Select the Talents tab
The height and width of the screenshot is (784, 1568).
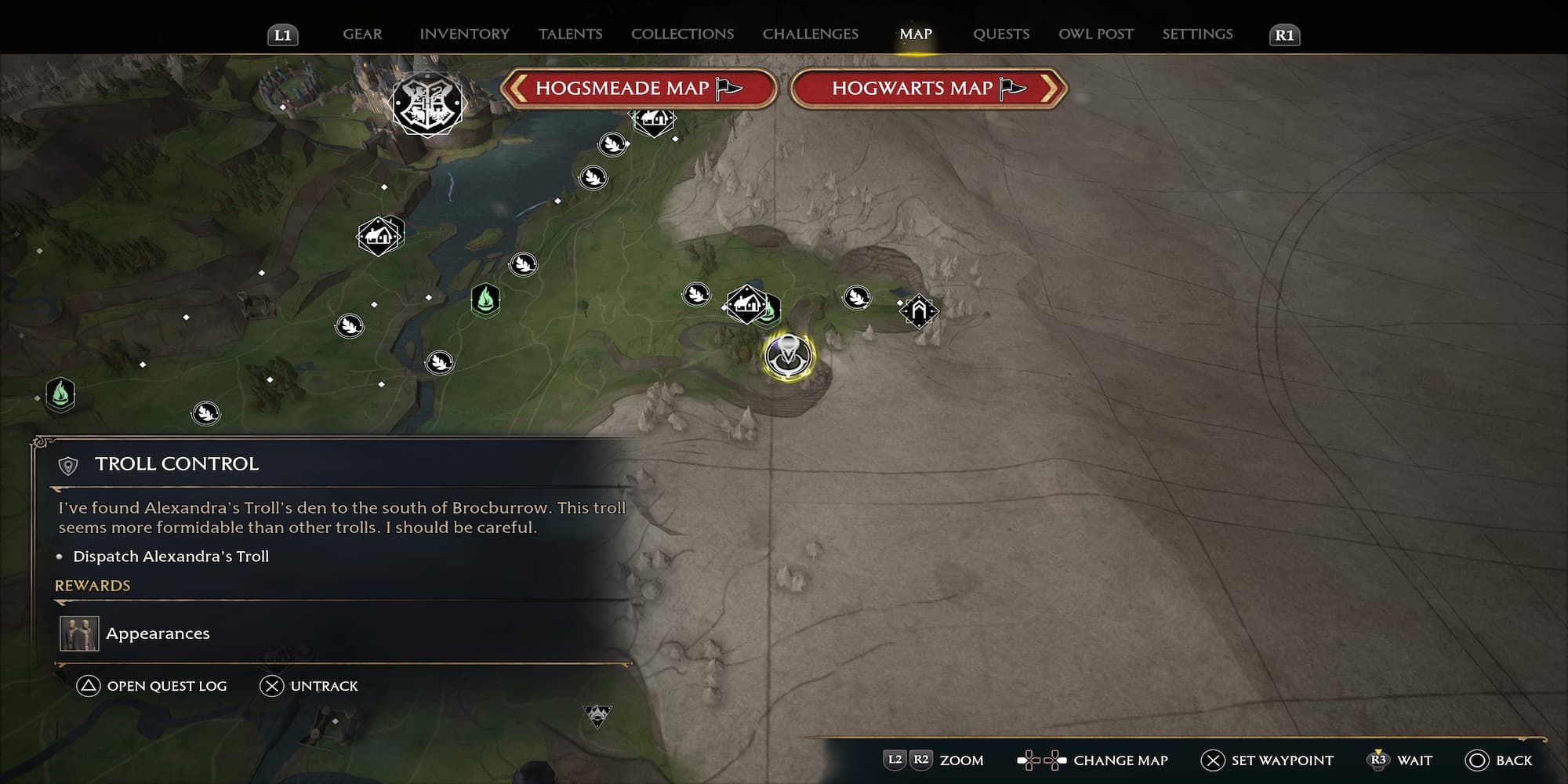coord(570,34)
